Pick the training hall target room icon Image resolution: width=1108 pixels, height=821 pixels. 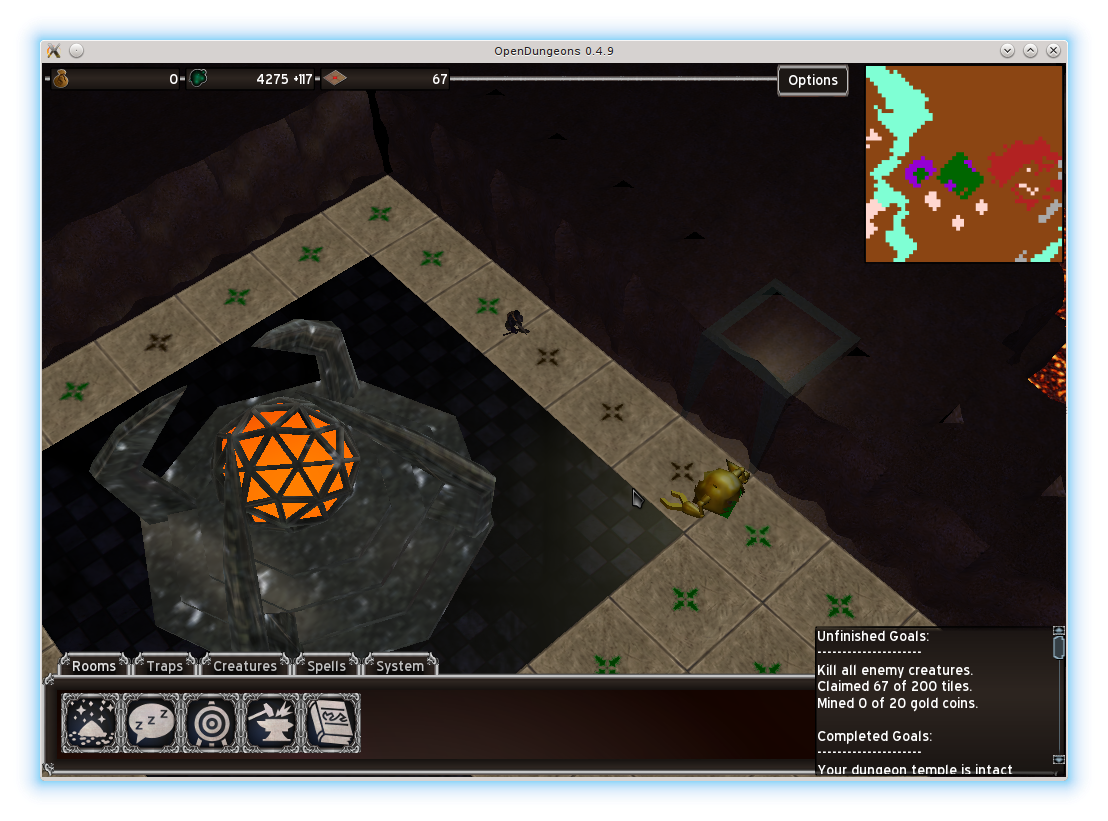(211, 722)
